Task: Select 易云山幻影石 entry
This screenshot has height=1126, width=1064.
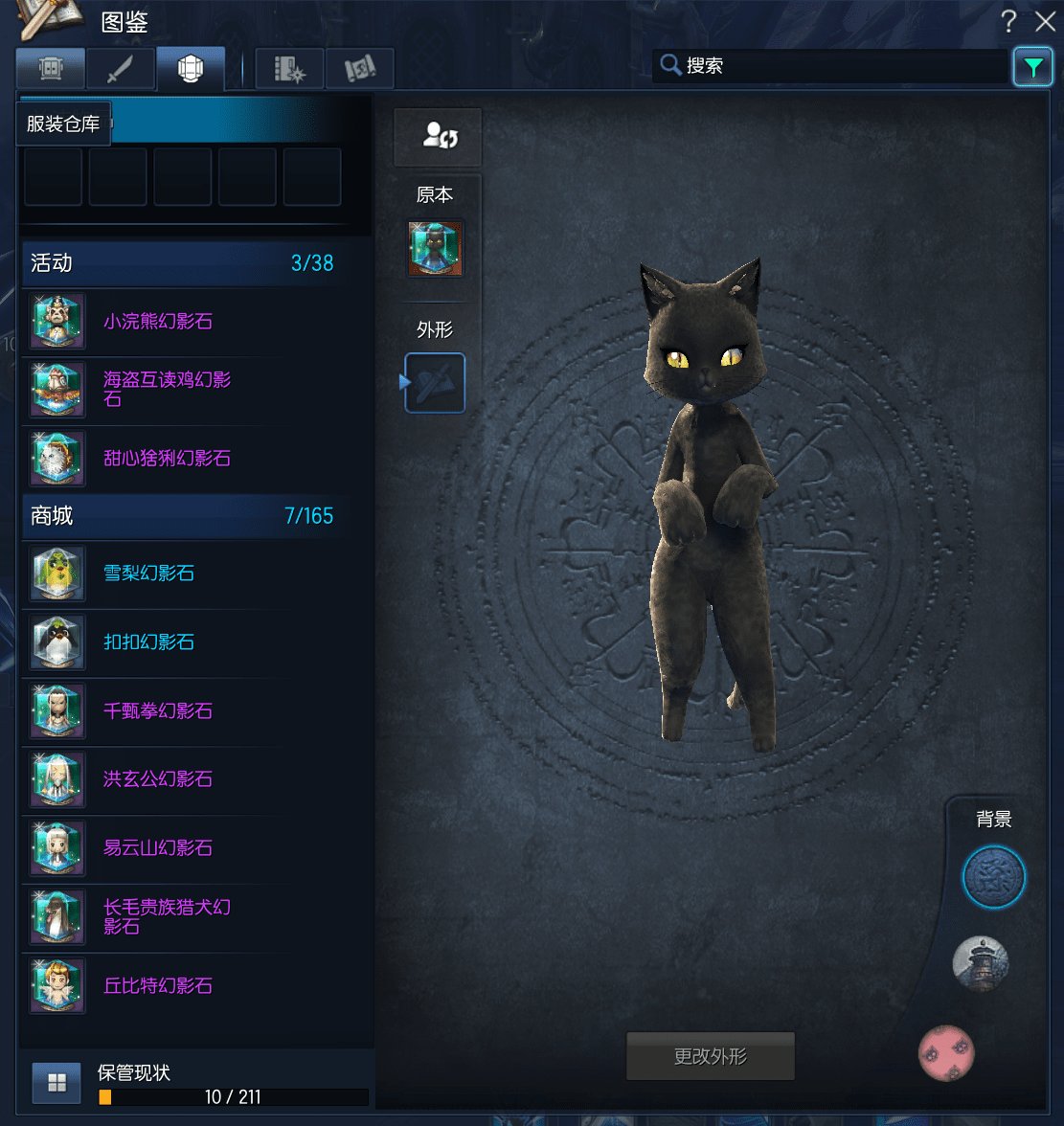Action: coord(157,848)
